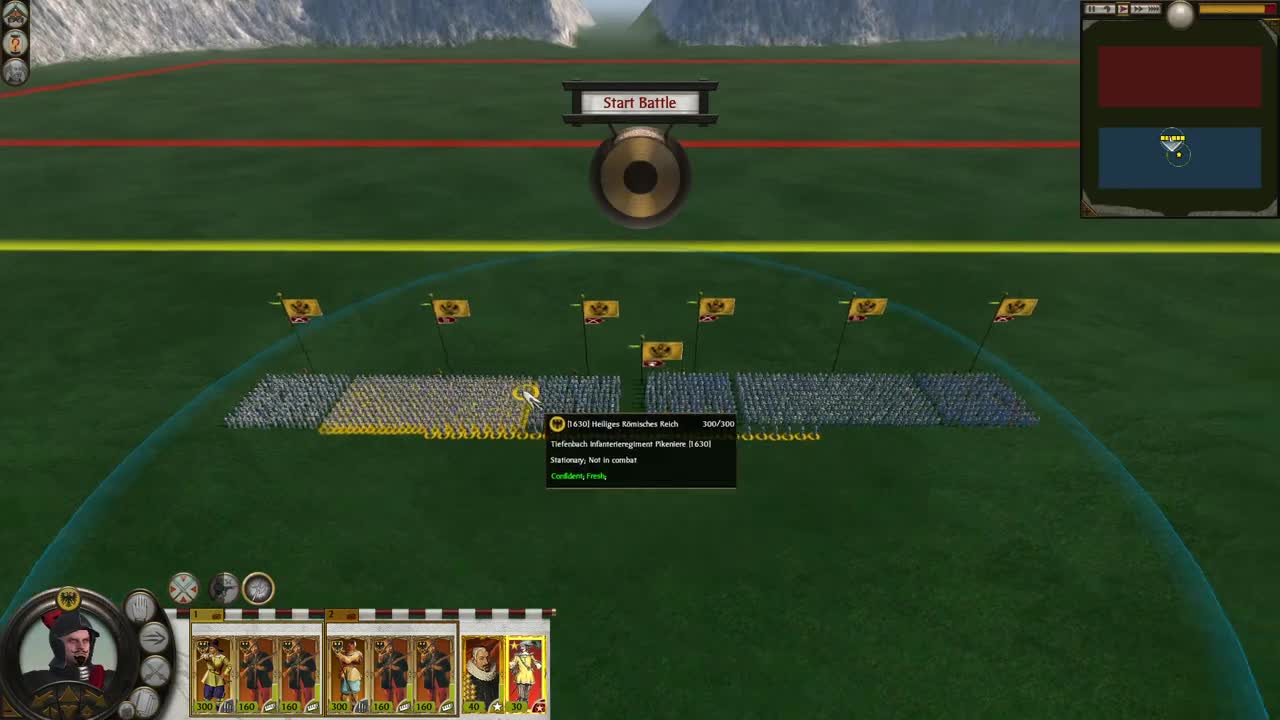Select the crossed swords attack icon
This screenshot has width=1280, height=720.
(x=154, y=671)
